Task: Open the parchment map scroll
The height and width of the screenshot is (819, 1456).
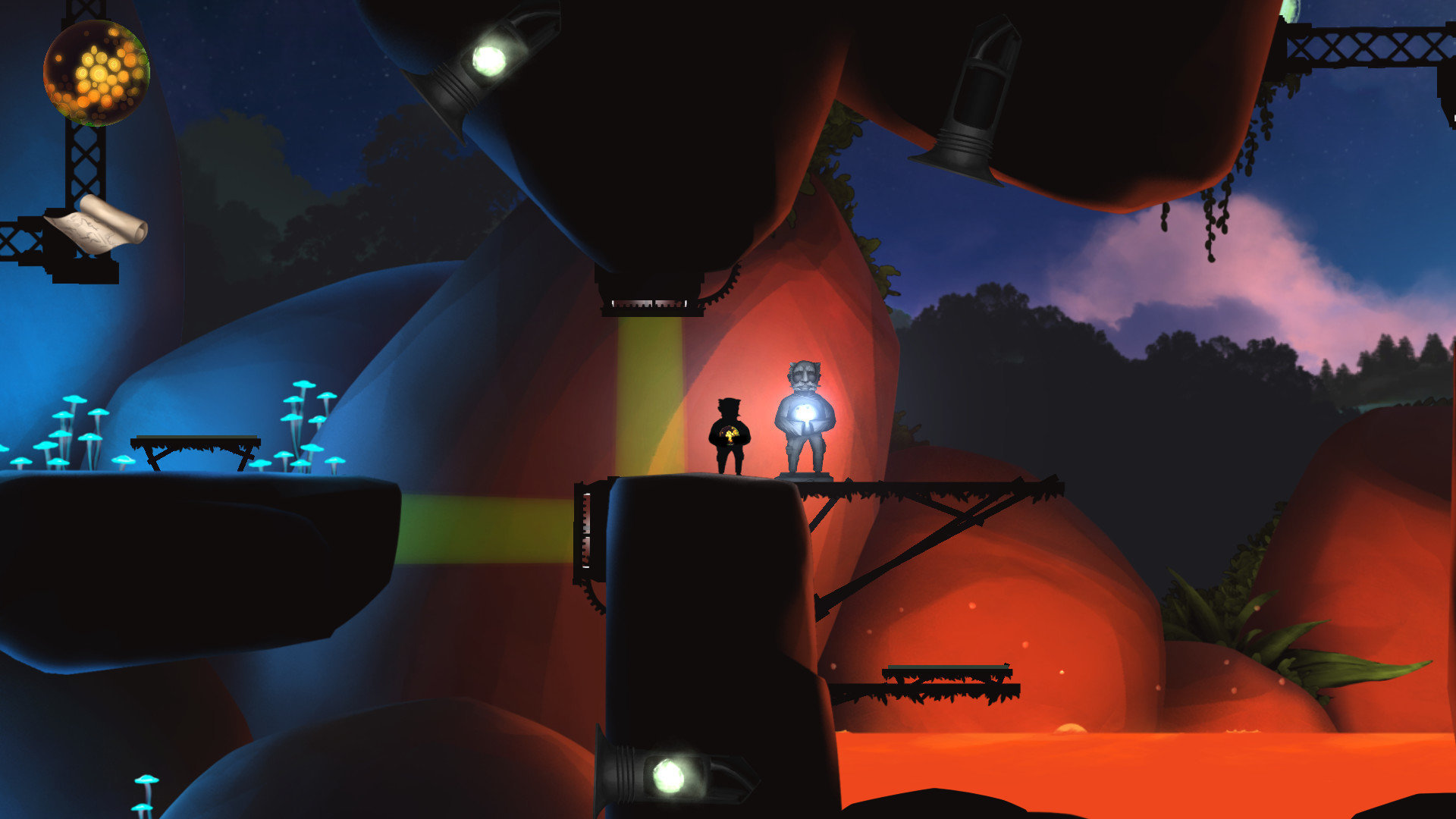Action: pyautogui.click(x=96, y=226)
